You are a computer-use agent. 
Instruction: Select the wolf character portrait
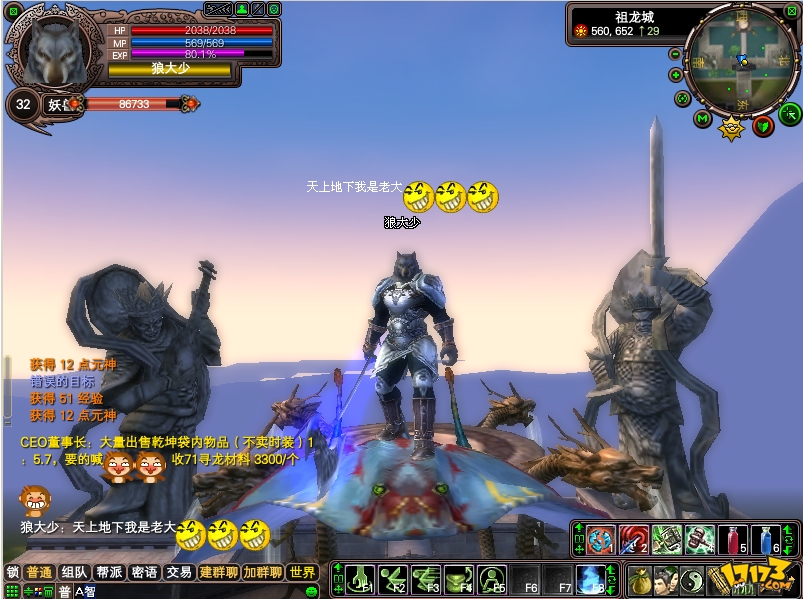pyautogui.click(x=57, y=52)
